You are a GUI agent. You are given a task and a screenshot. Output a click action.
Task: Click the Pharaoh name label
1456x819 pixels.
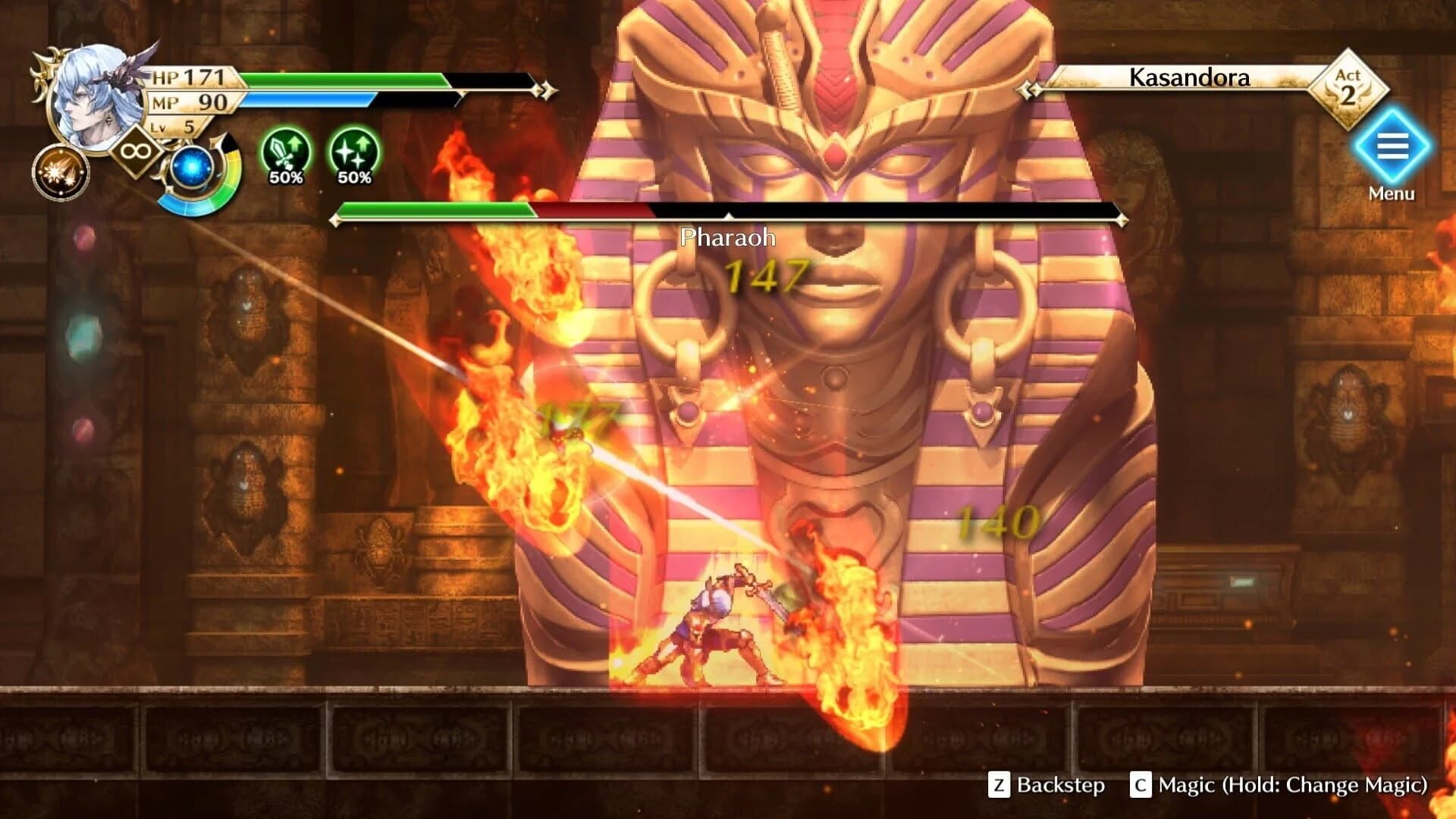[x=726, y=237]
